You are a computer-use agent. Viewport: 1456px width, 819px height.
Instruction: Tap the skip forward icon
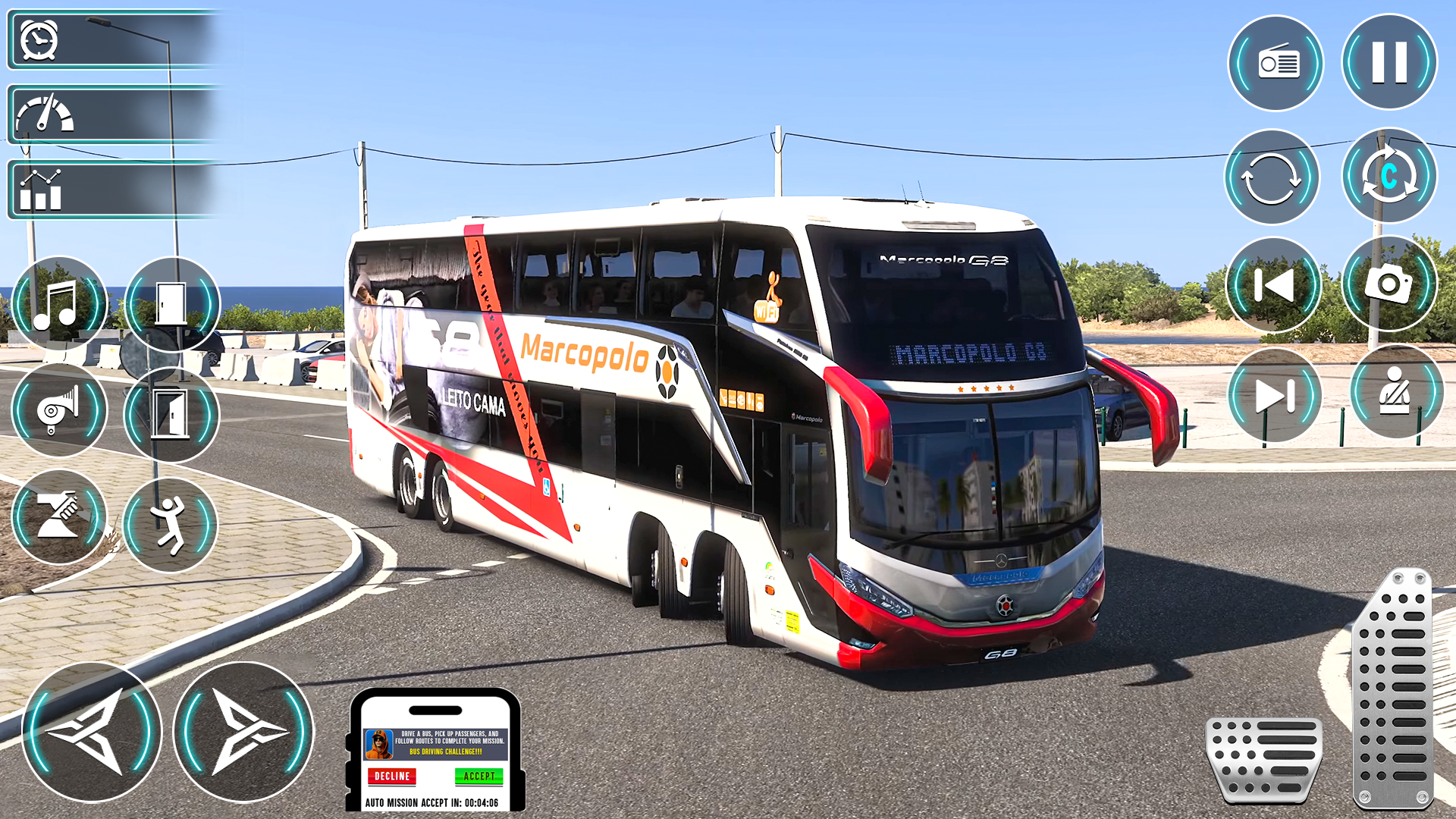(1272, 396)
